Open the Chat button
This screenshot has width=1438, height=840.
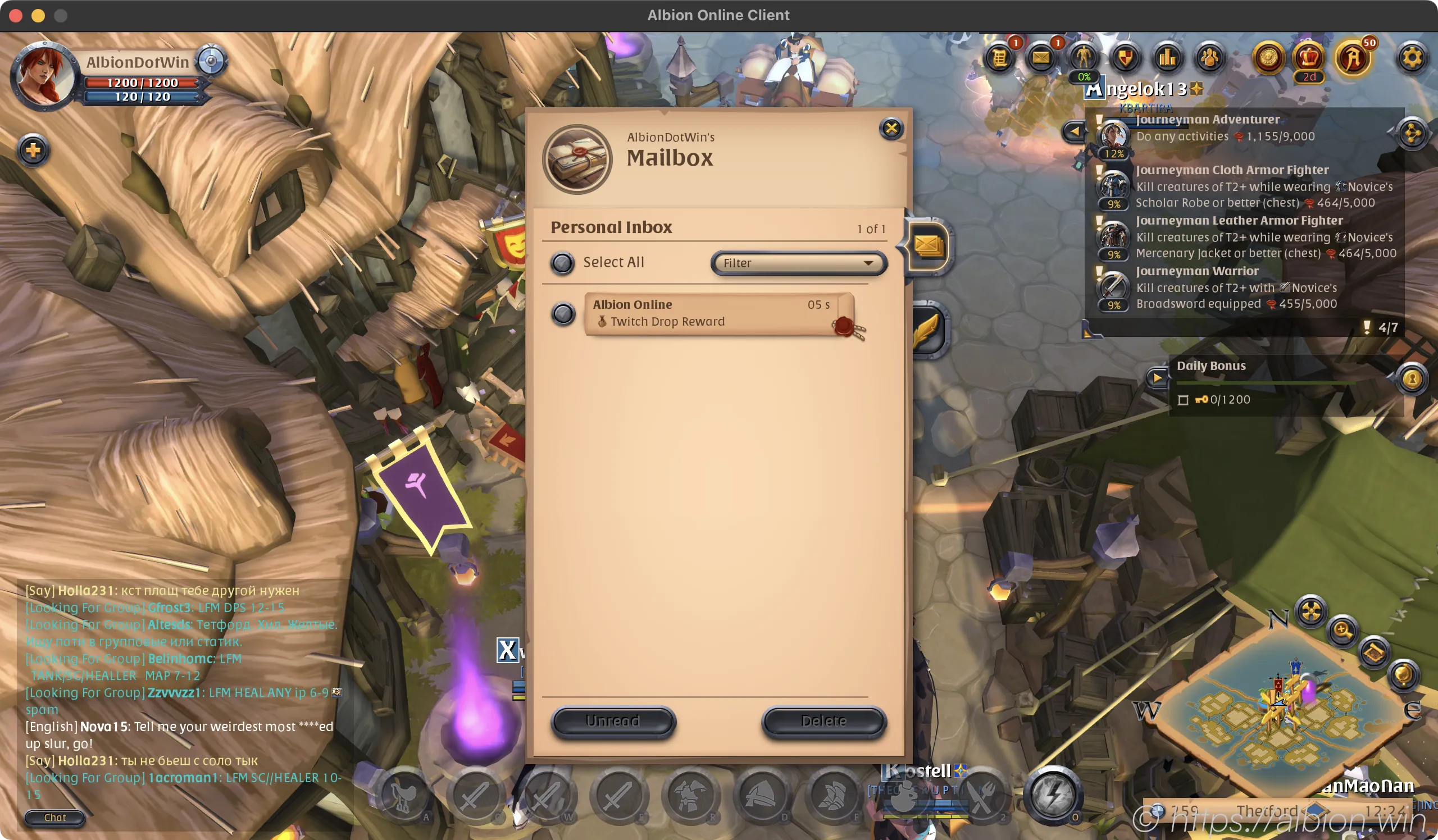point(55,818)
